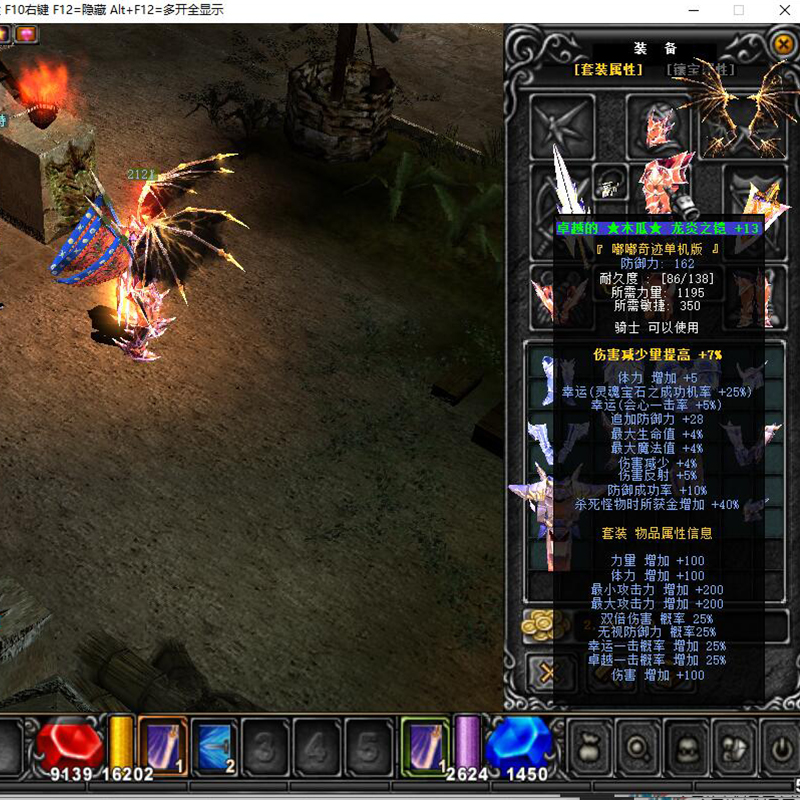The height and width of the screenshot is (800, 800).
Task: Click the green-framed active skill icon
Action: (x=425, y=746)
